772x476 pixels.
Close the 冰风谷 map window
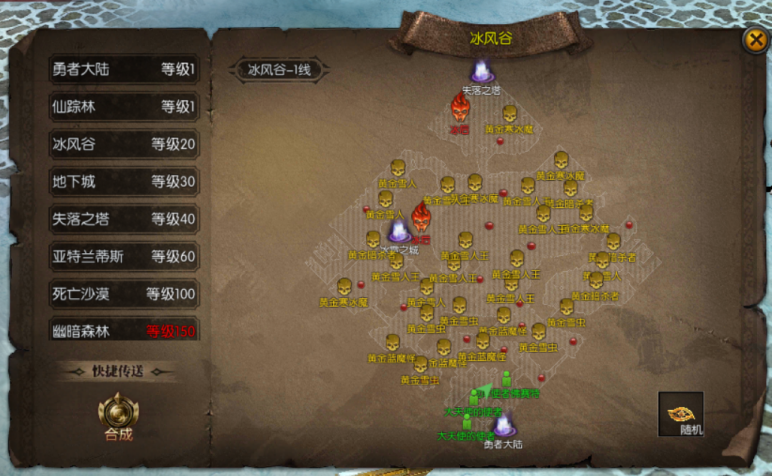[753, 40]
